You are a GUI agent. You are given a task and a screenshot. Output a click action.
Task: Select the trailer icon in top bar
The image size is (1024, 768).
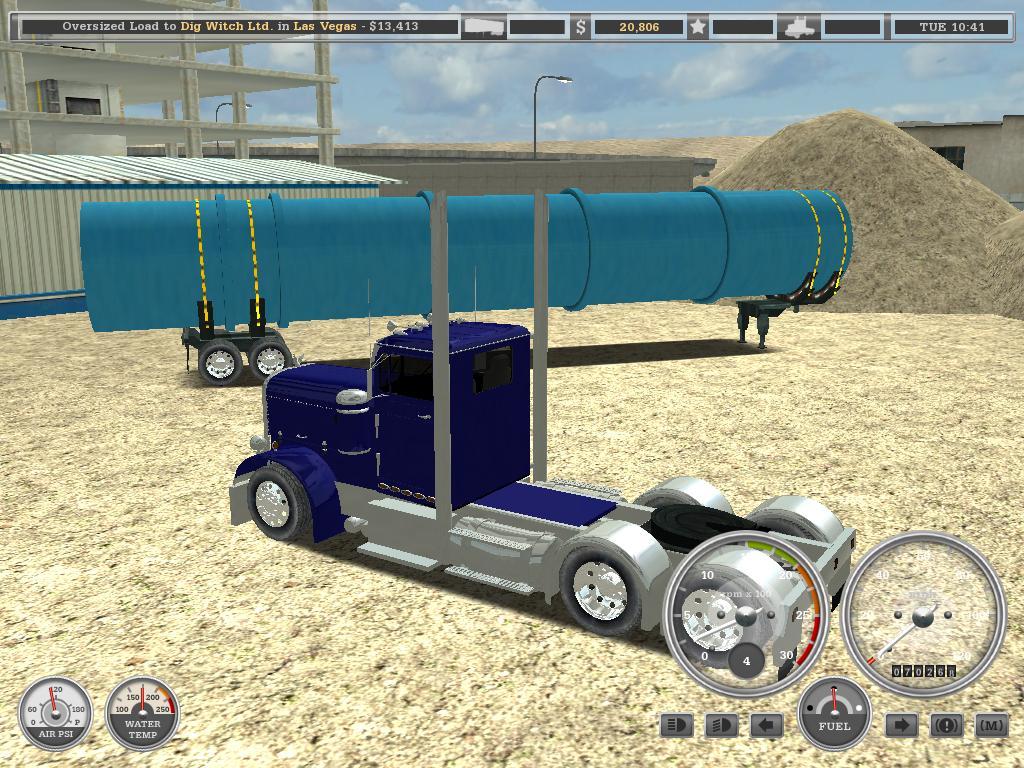[484, 27]
